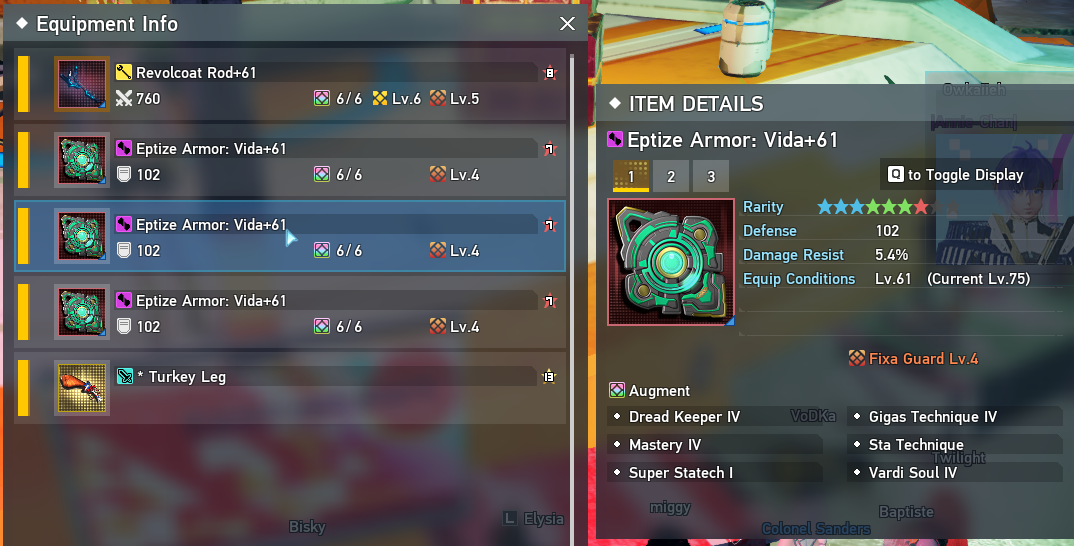Click the Vardi Soul IV augment

[912, 473]
